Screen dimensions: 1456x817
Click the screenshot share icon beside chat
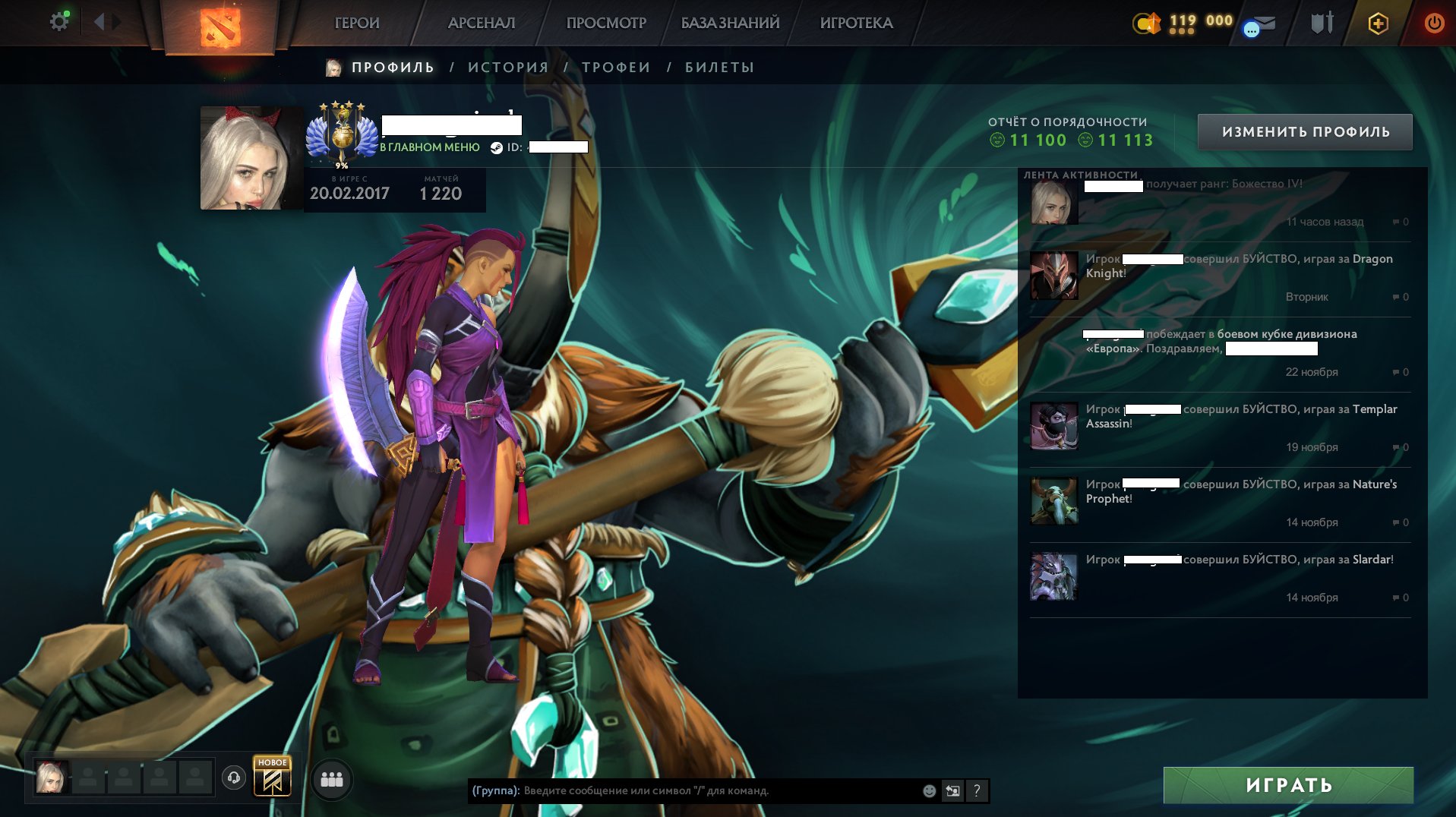(x=952, y=790)
